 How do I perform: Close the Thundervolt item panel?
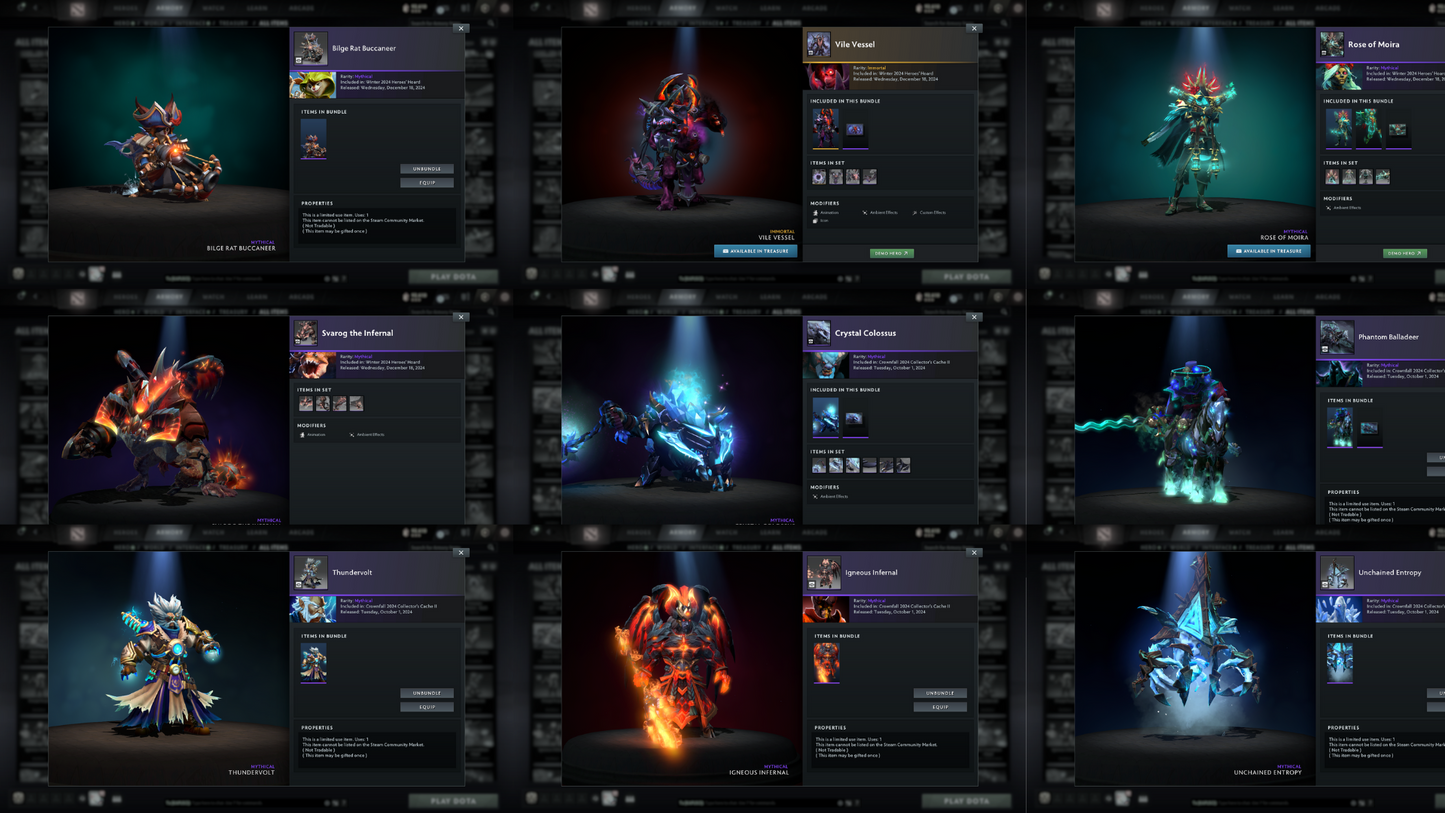(461, 552)
